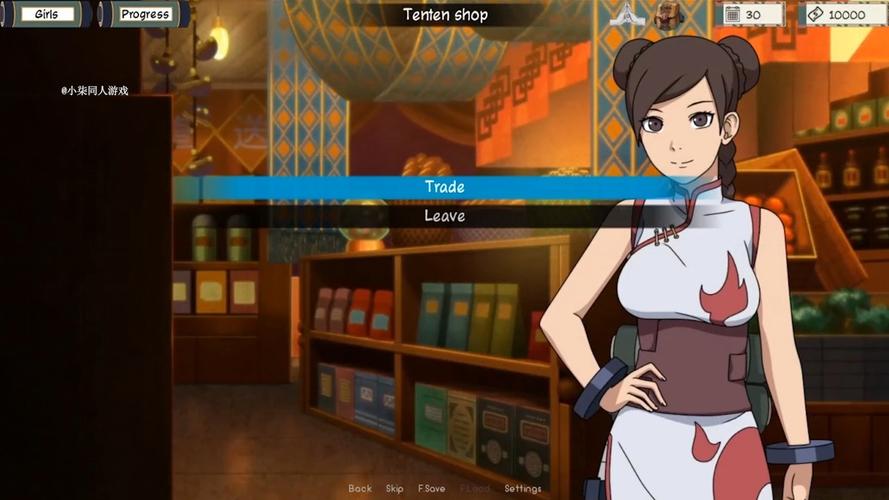The height and width of the screenshot is (500, 889).
Task: Click the Back quick-menu button
Action: click(360, 489)
